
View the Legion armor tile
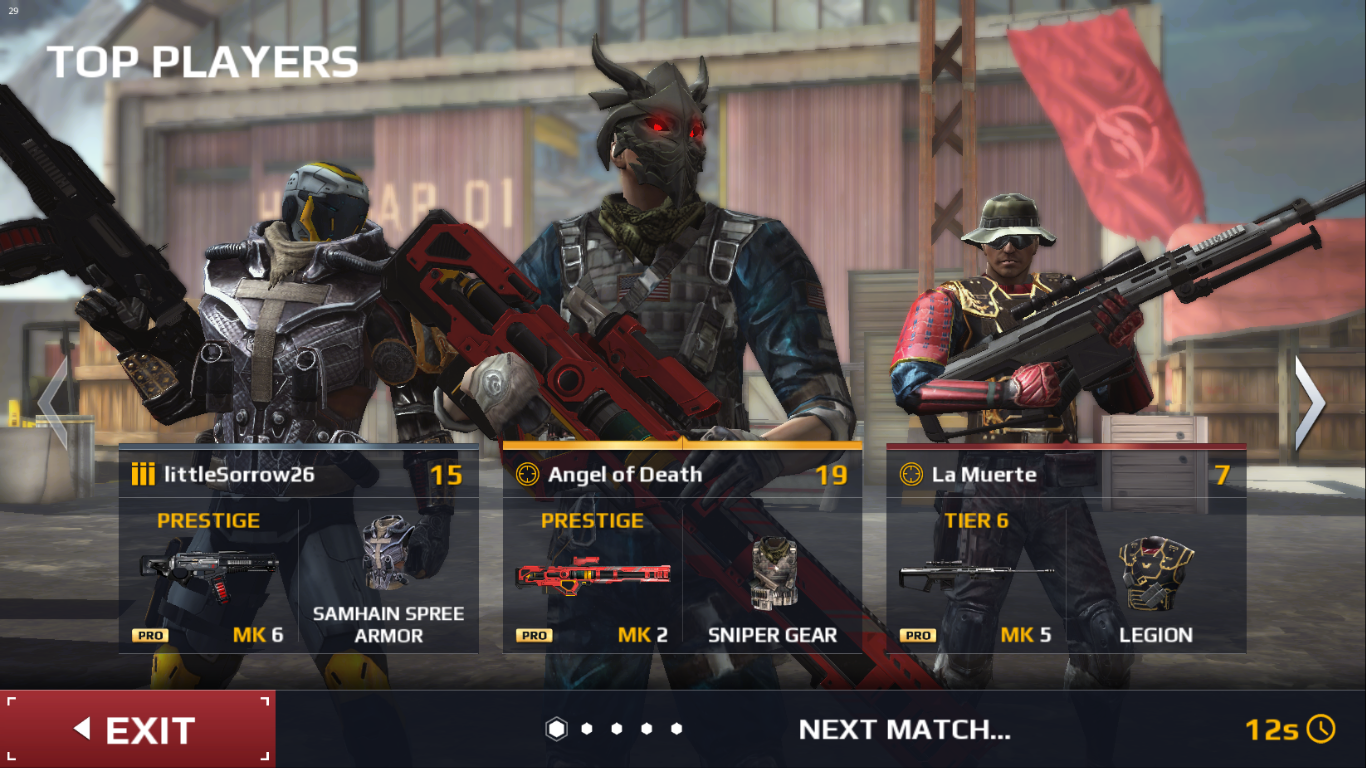(1156, 577)
